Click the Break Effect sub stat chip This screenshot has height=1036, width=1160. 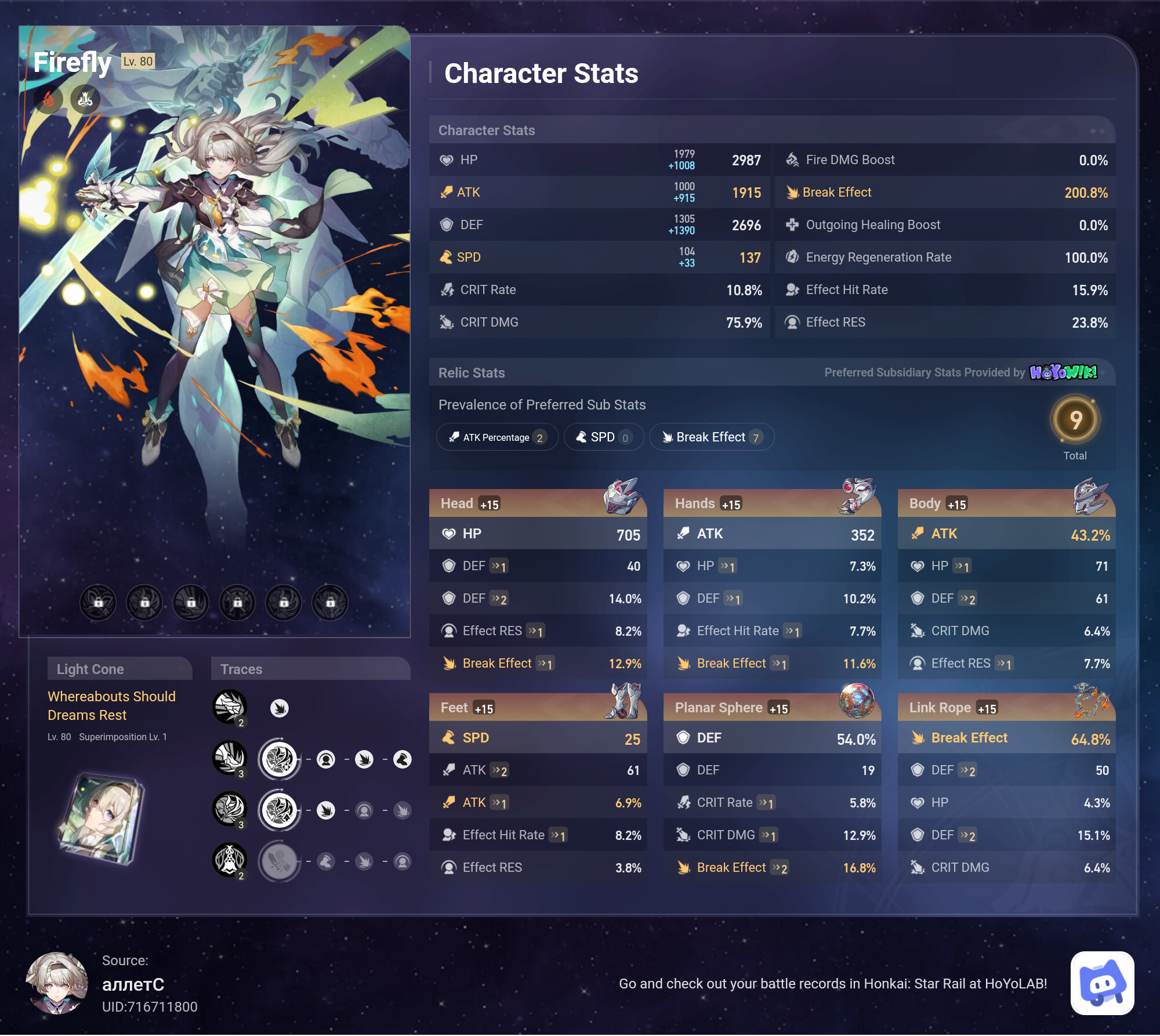coord(712,437)
